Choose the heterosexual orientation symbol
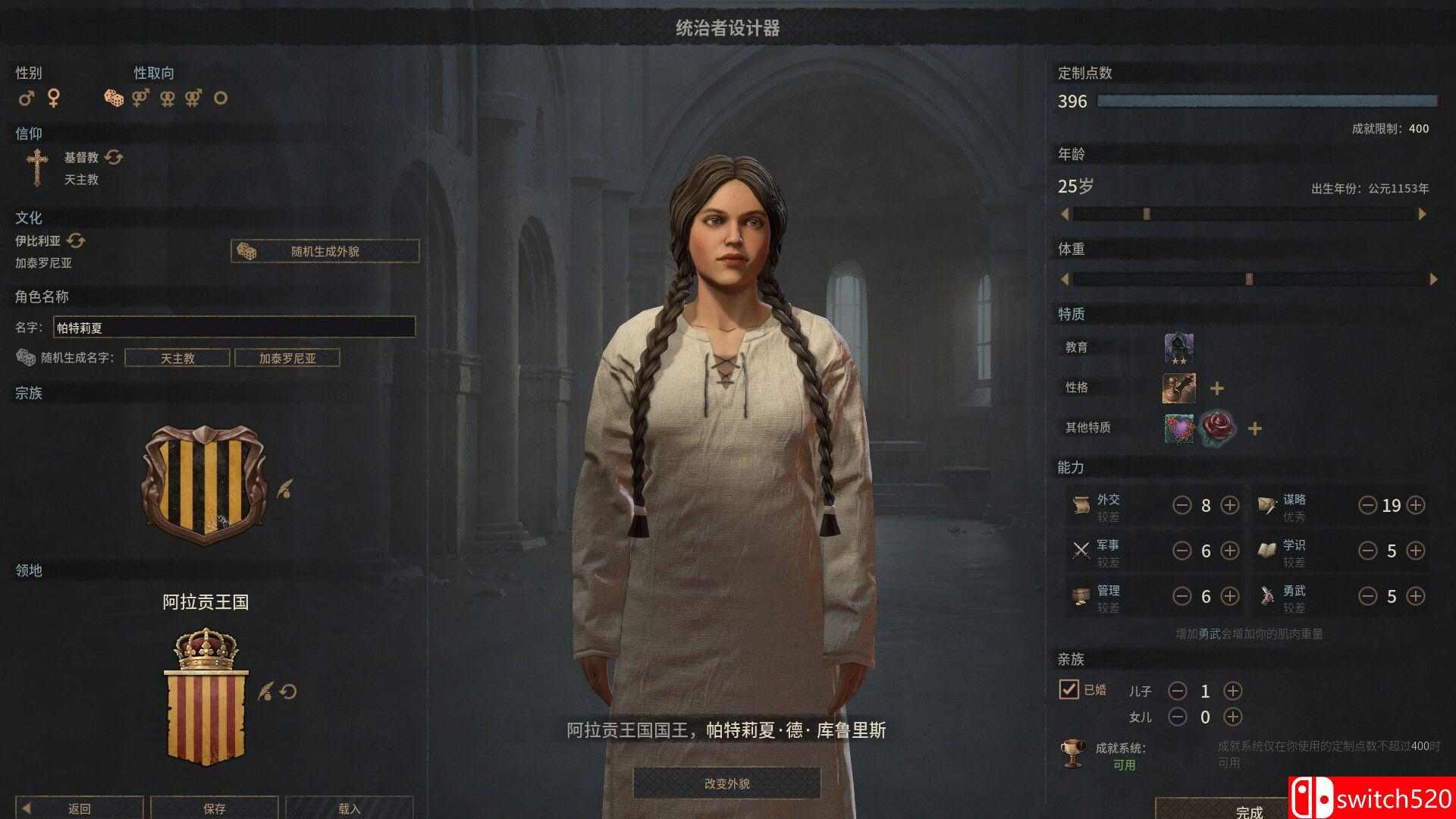This screenshot has width=1456, height=819. pos(140,98)
